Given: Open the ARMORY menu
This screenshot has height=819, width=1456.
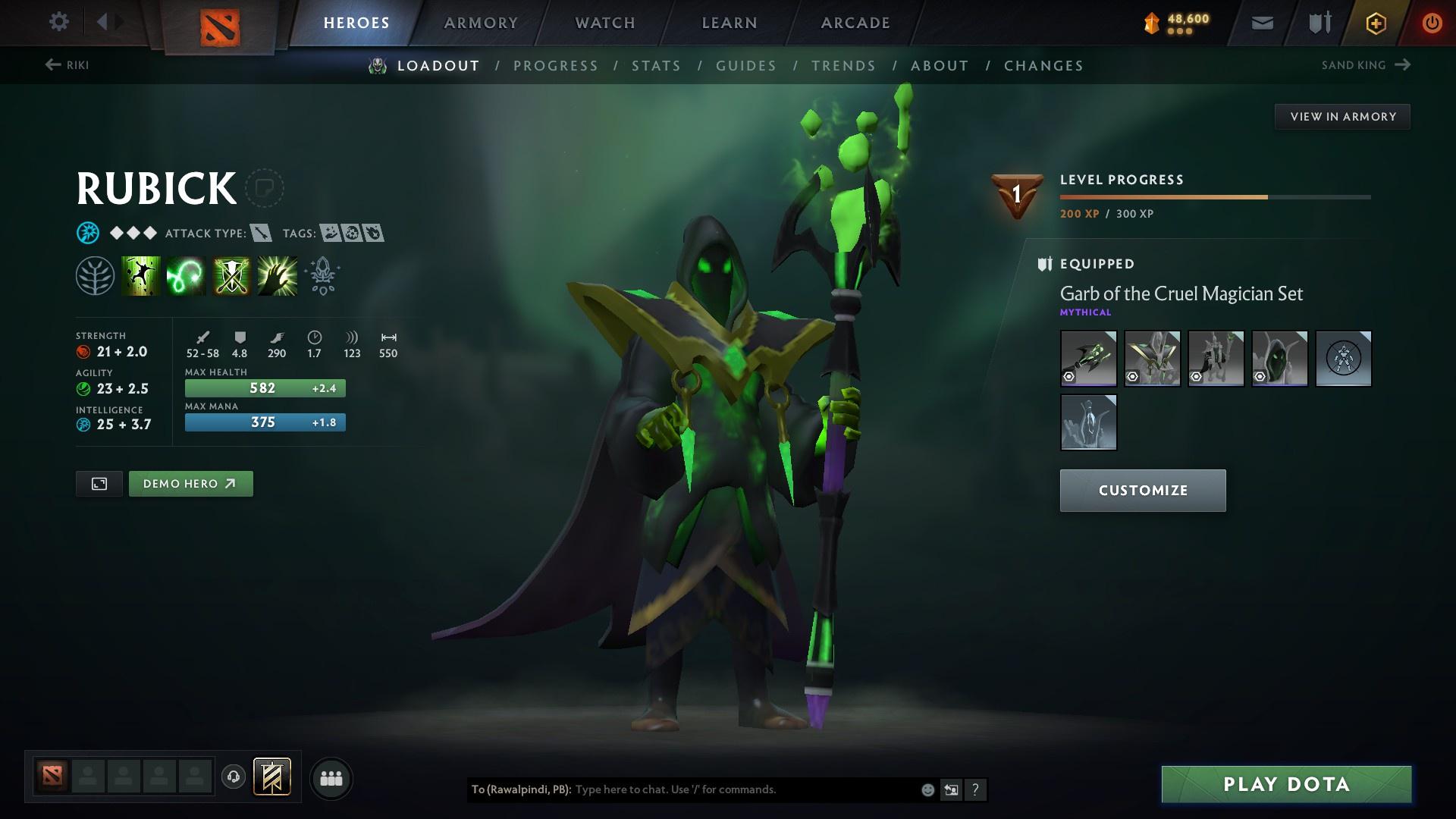Looking at the screenshot, I should coord(481,22).
